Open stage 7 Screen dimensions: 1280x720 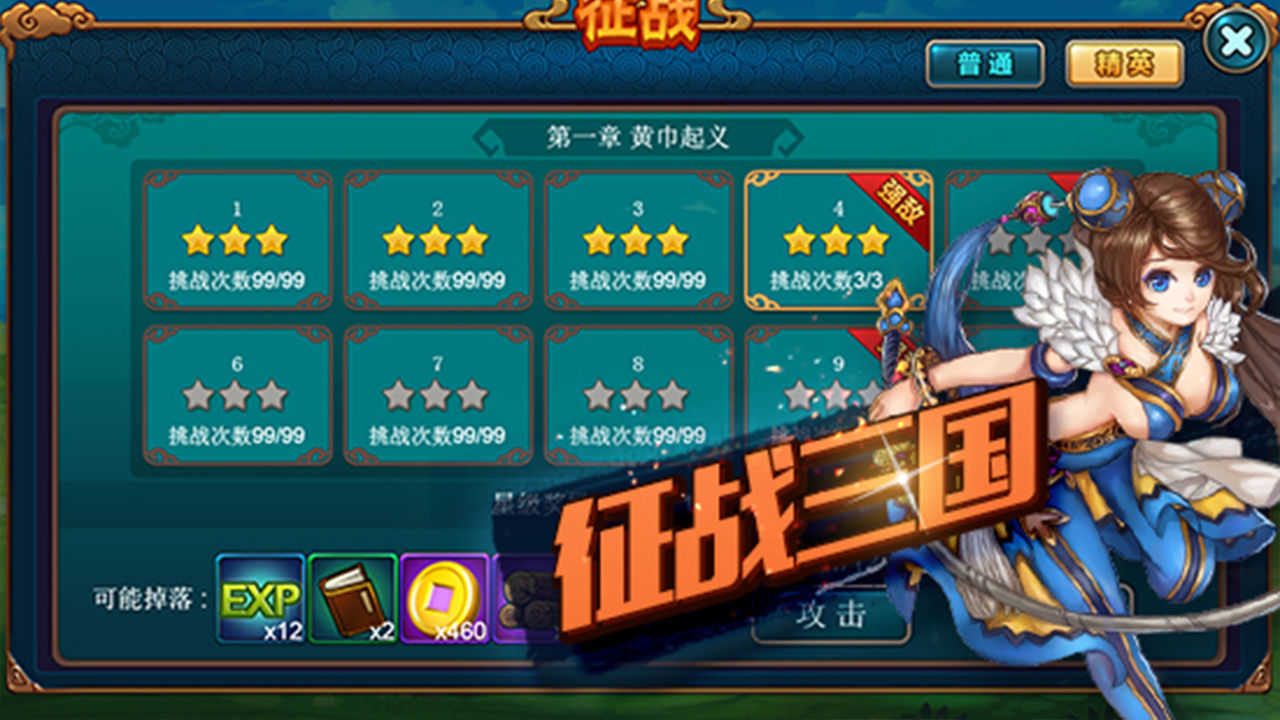click(x=438, y=395)
